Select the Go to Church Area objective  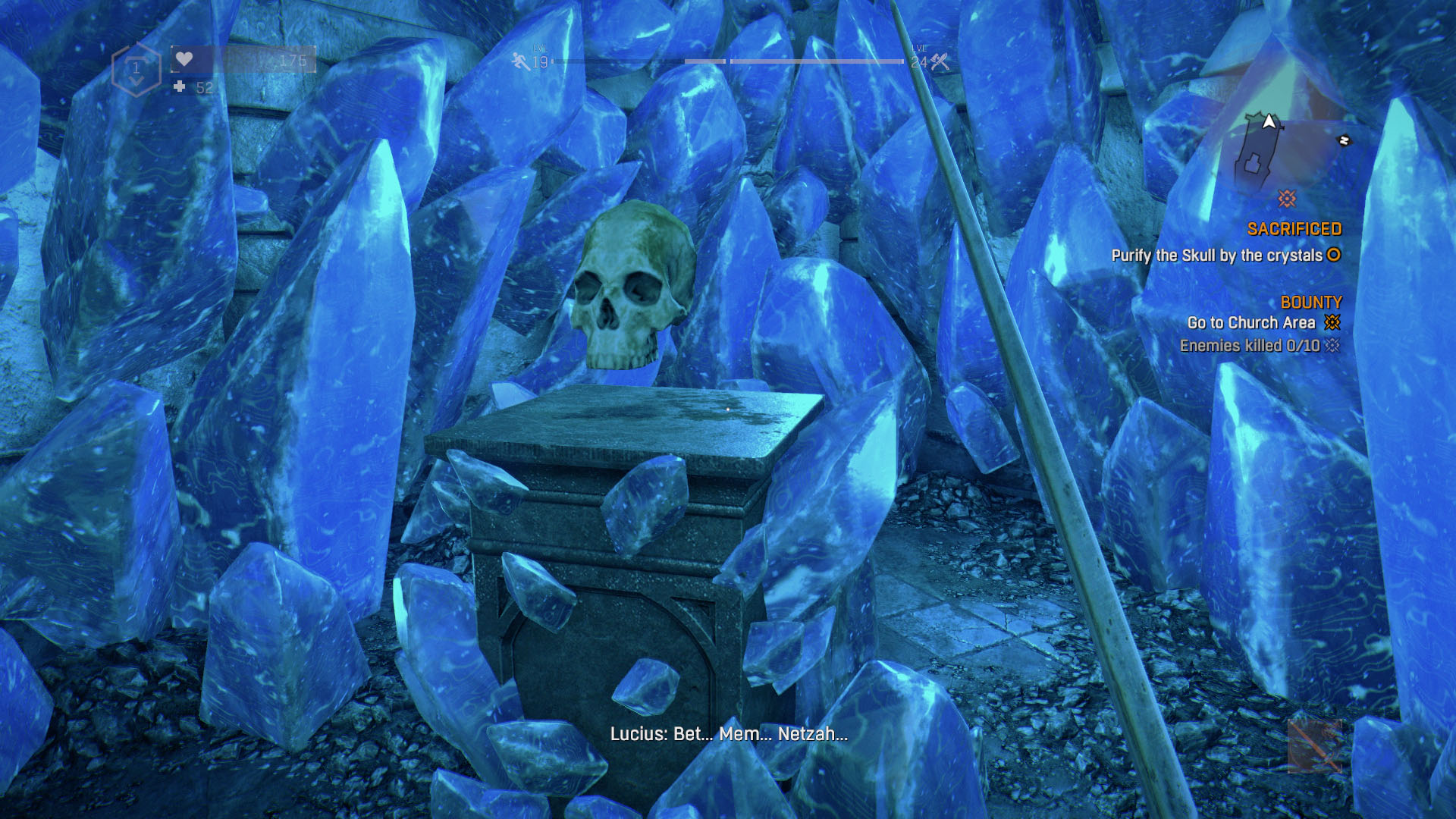[x=1250, y=323]
